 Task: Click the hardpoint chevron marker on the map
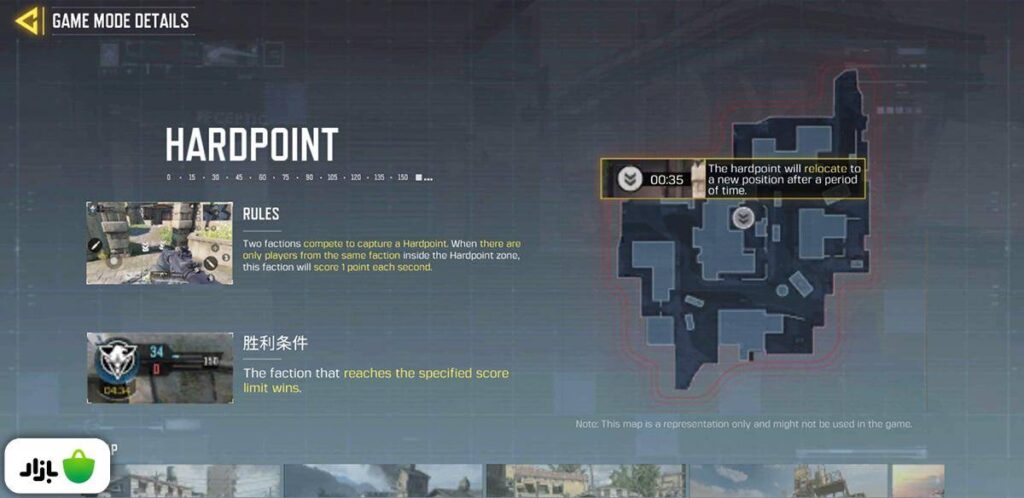coord(743,218)
